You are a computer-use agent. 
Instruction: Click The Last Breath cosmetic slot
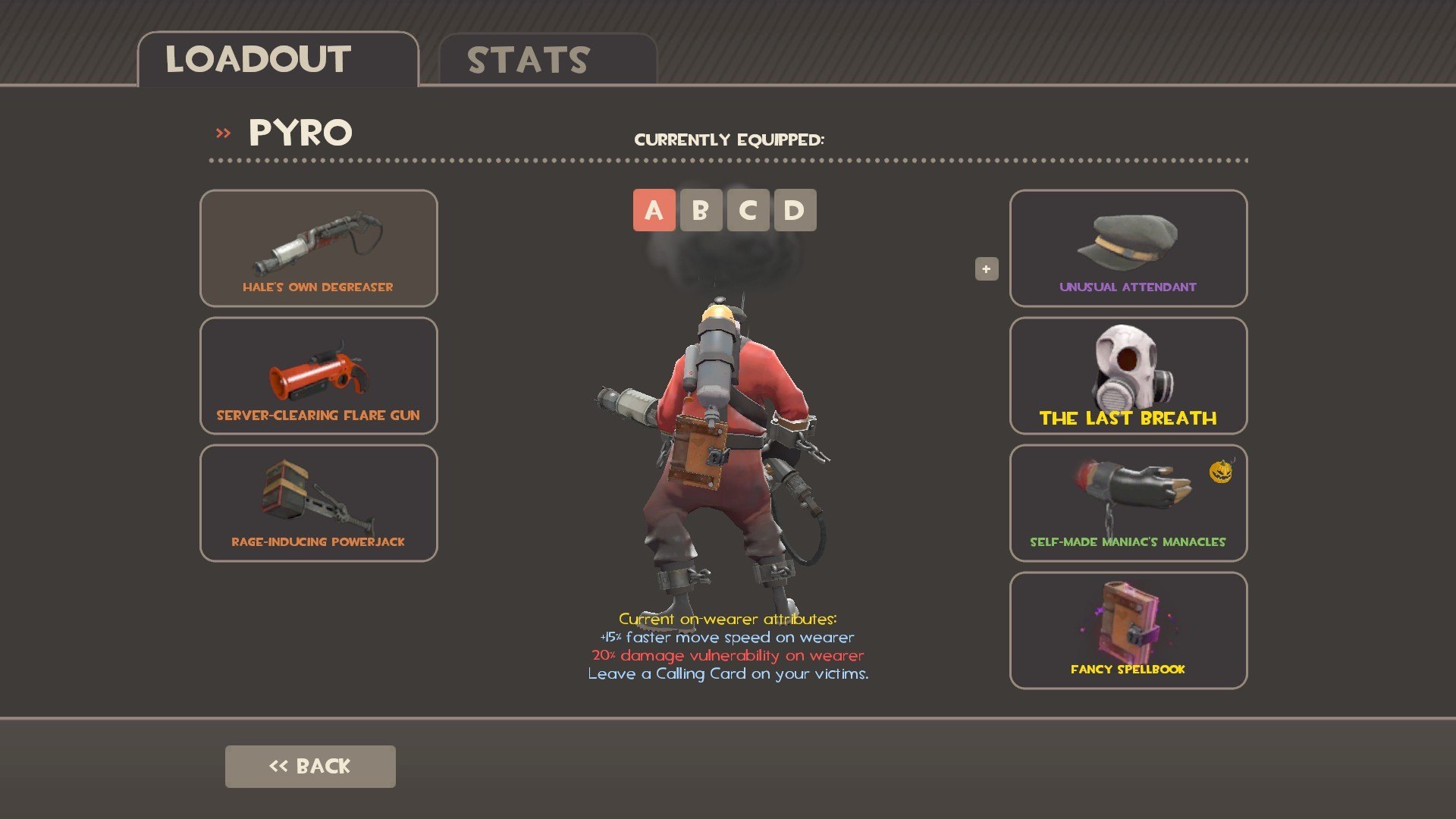point(1128,375)
